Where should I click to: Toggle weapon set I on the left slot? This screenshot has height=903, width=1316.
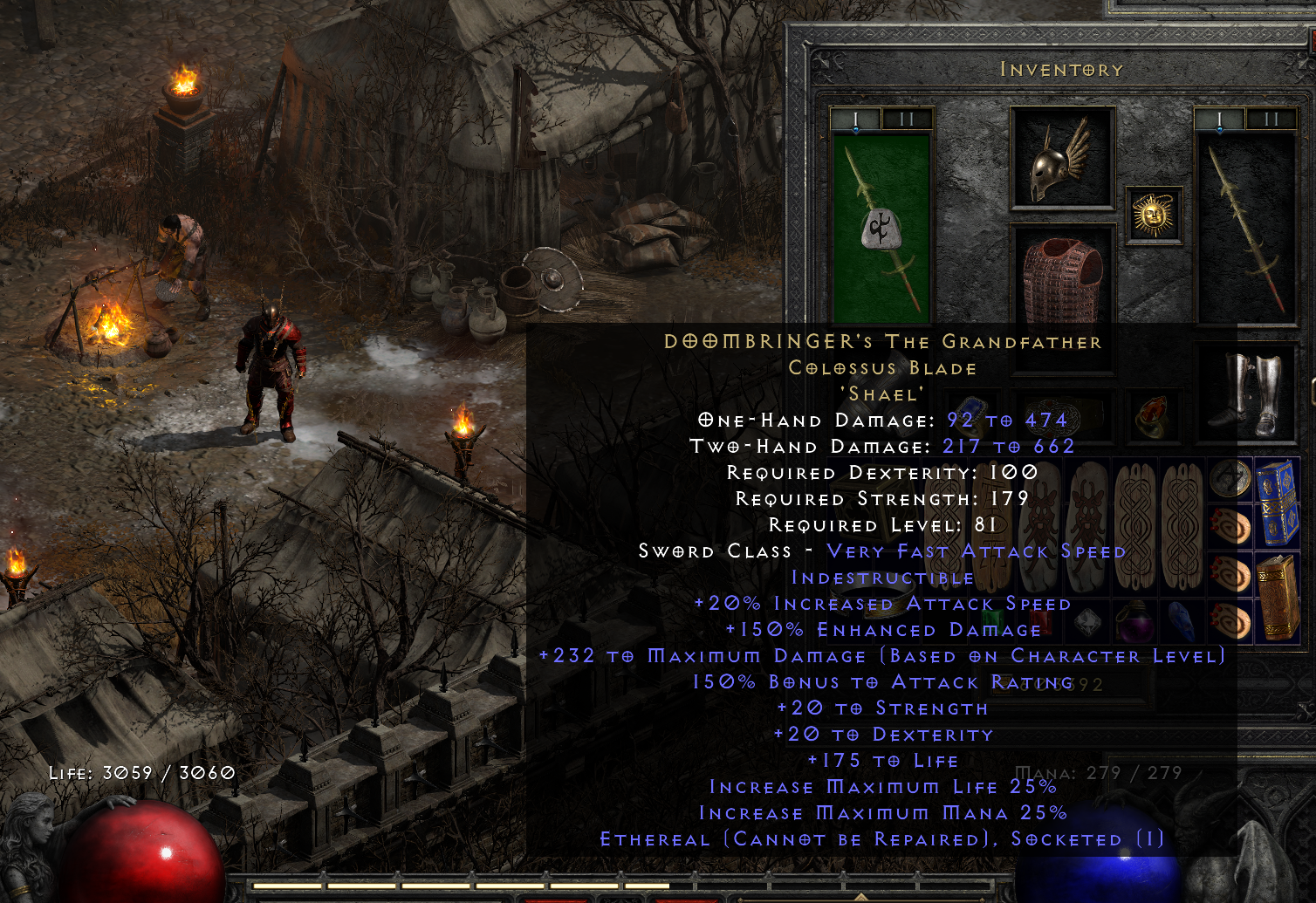856,120
